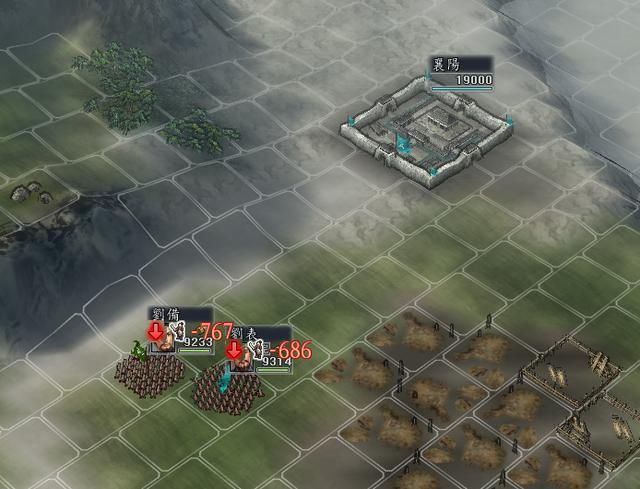This screenshot has width=640, height=489.
Task: Select 劉備's unit portrait plate
Action: (178, 333)
